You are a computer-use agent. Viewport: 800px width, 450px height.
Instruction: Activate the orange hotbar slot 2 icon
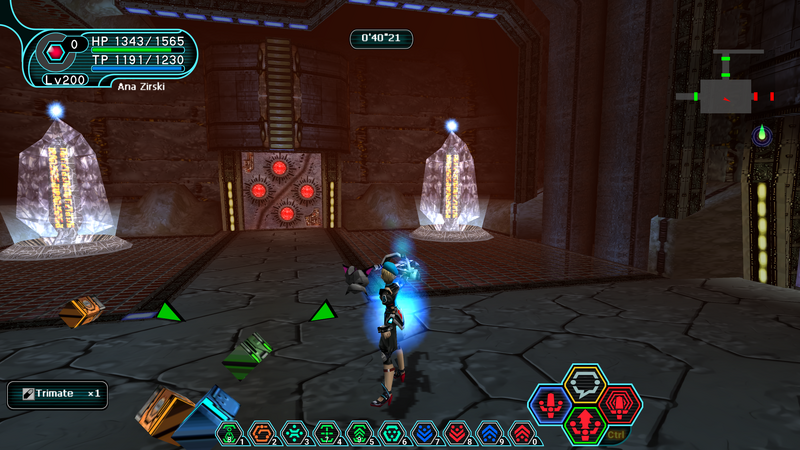(x=262, y=432)
